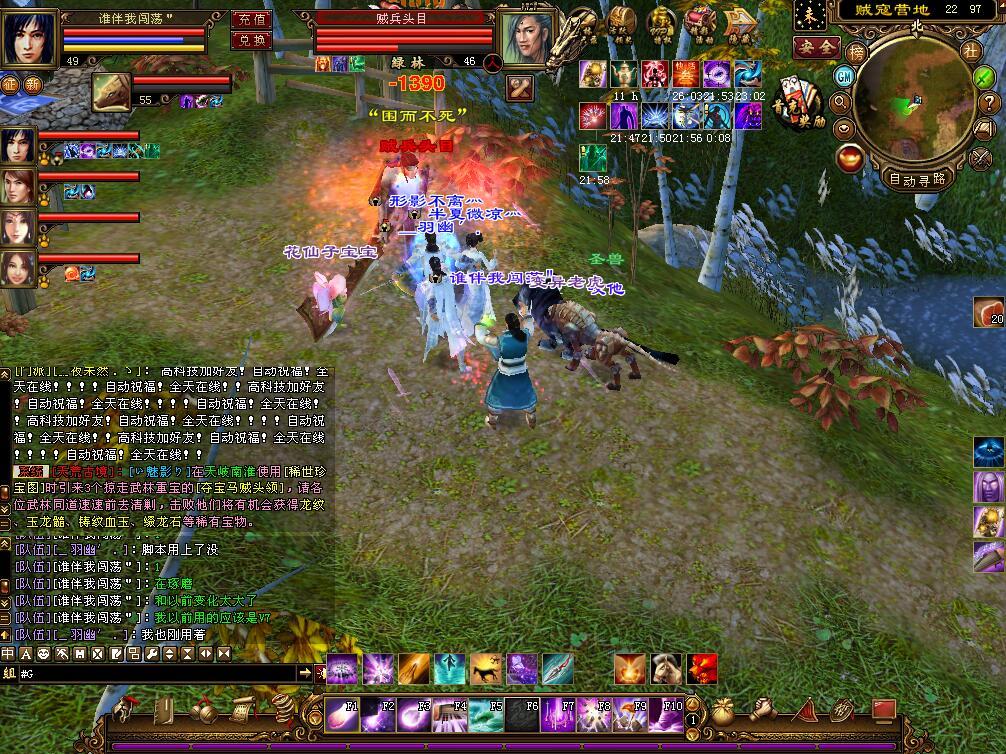Screen dimensions: 1006x754
Task: Click the 充值 recharge button
Action: pyautogui.click(x=251, y=19)
